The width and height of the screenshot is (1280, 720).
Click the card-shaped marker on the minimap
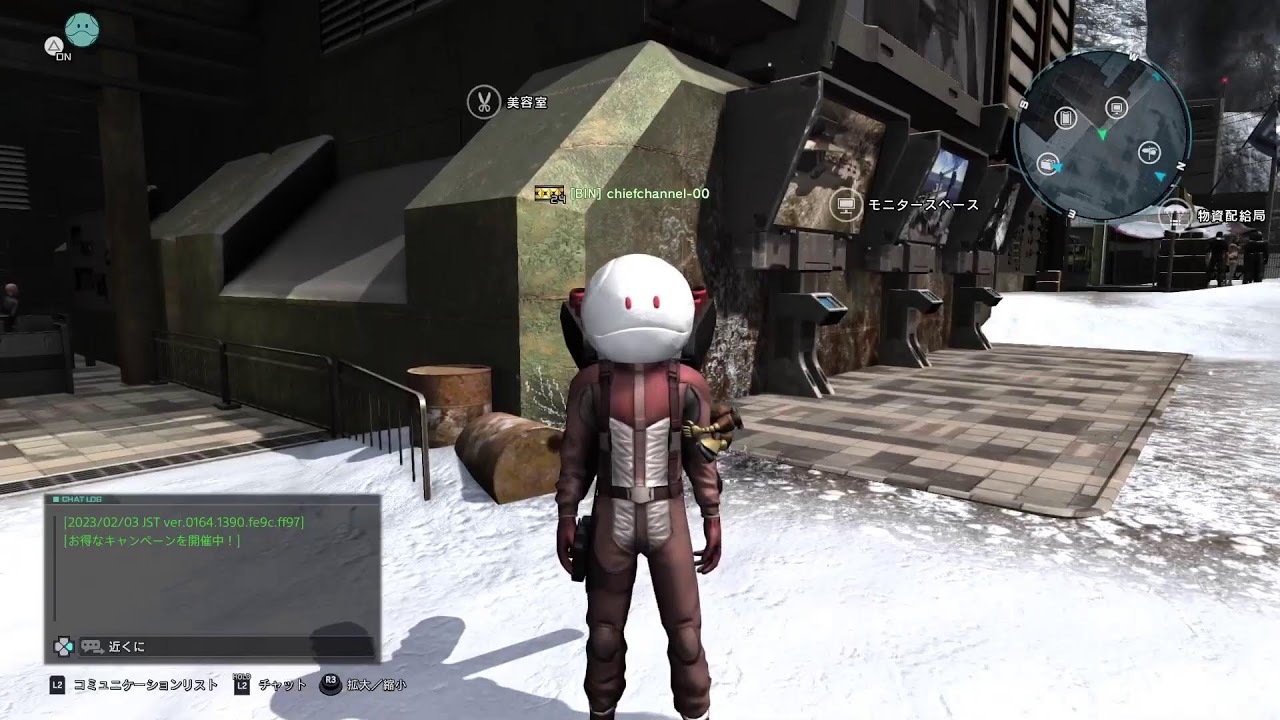point(1064,118)
